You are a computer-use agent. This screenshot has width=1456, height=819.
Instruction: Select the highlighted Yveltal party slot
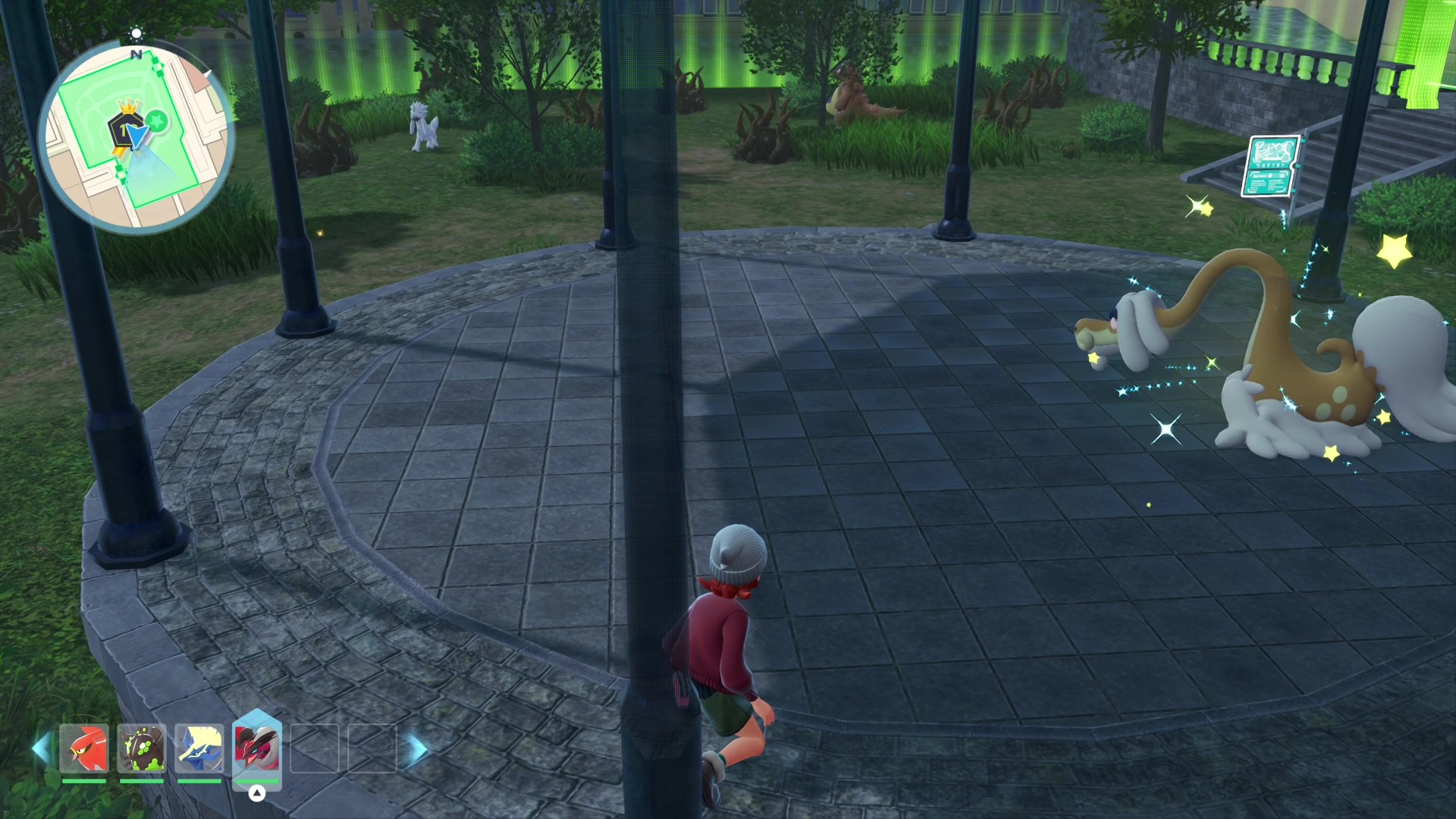click(x=257, y=747)
